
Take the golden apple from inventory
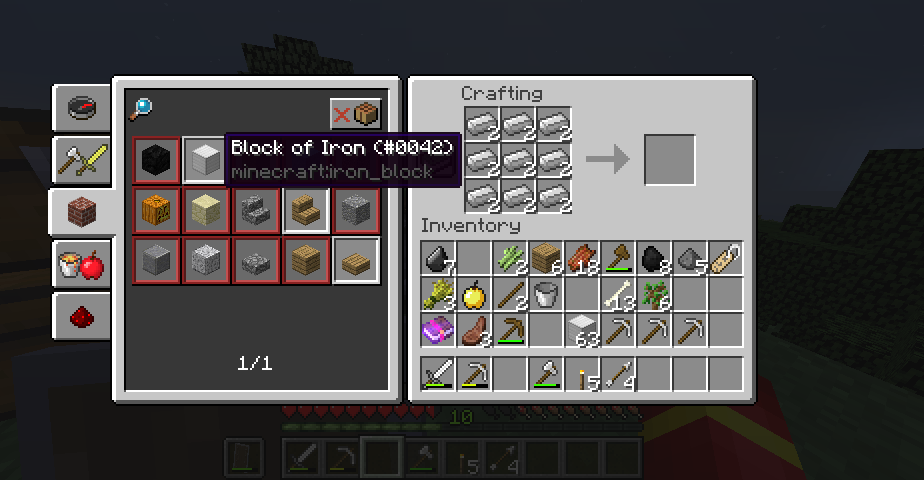pos(474,294)
